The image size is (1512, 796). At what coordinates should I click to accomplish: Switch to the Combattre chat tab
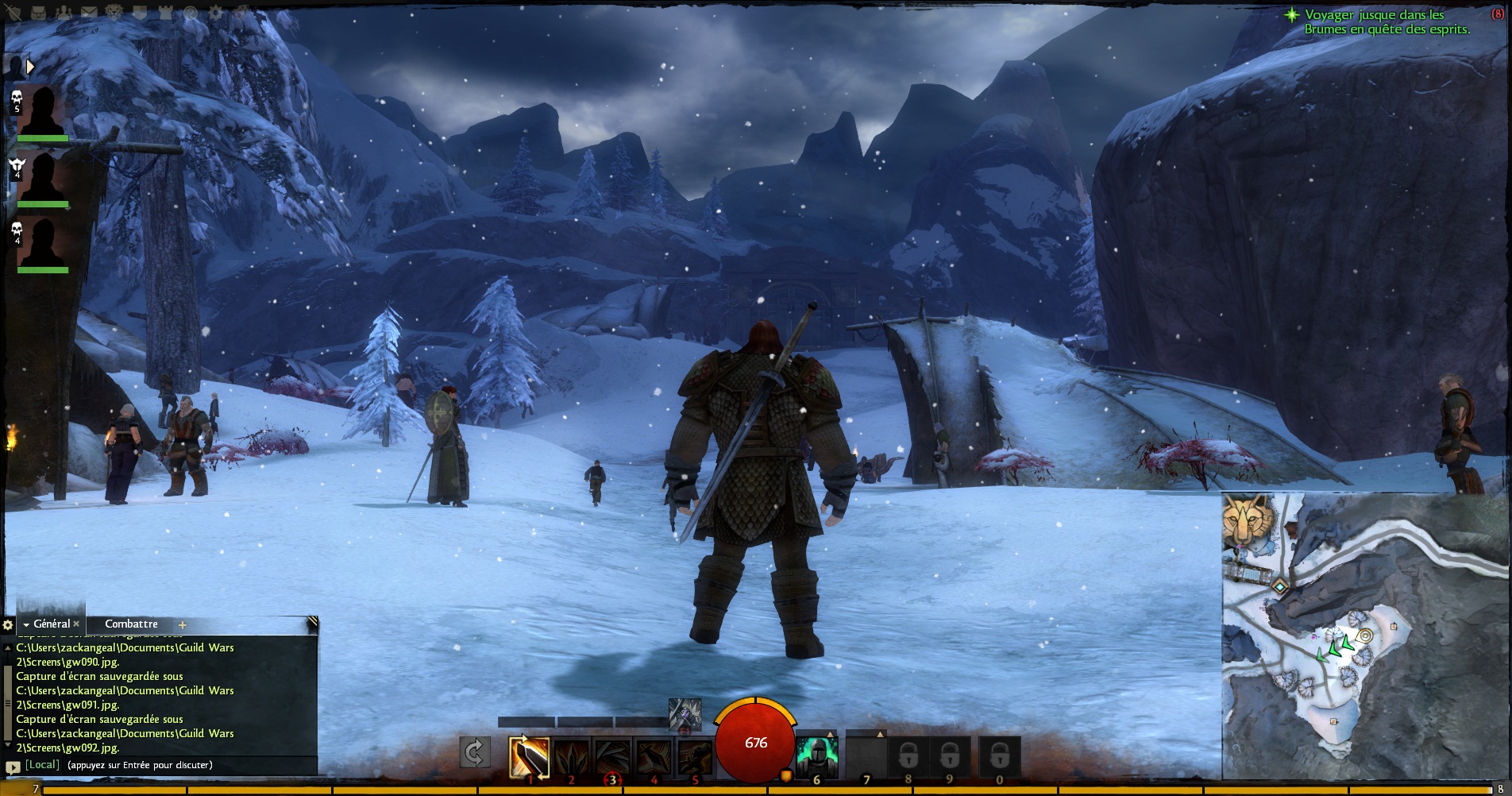tap(131, 624)
